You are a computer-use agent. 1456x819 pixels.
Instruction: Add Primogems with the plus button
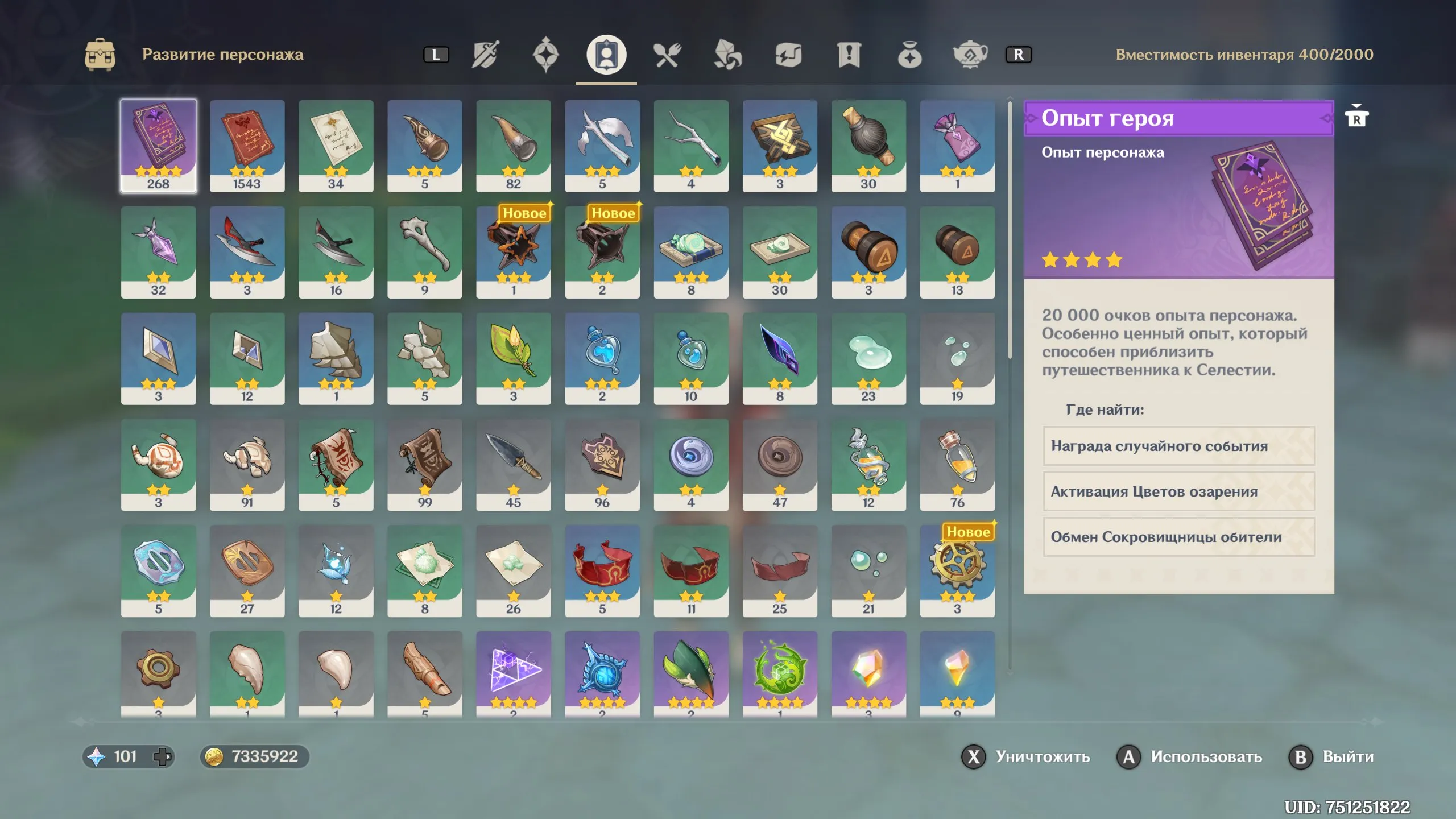click(162, 757)
